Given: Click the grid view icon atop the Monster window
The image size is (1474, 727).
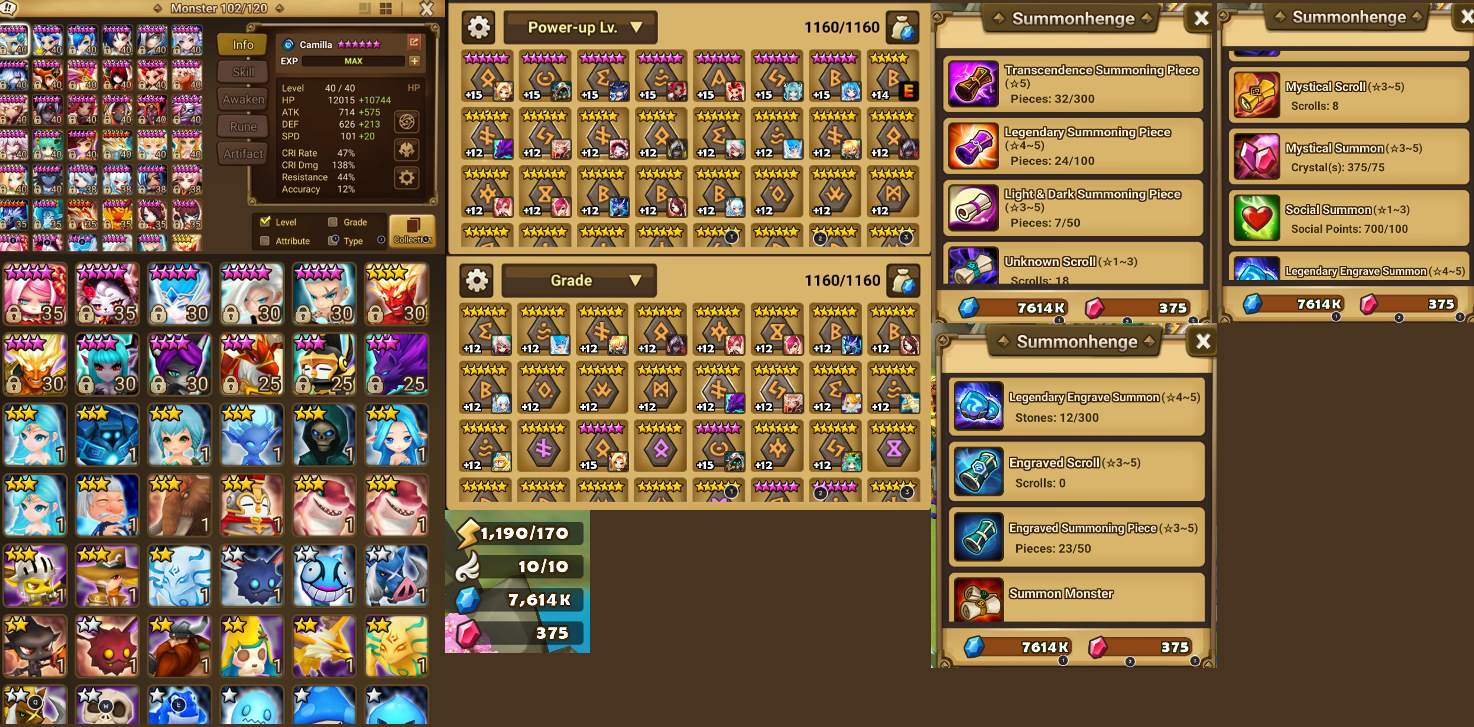Looking at the screenshot, I should (x=384, y=8).
